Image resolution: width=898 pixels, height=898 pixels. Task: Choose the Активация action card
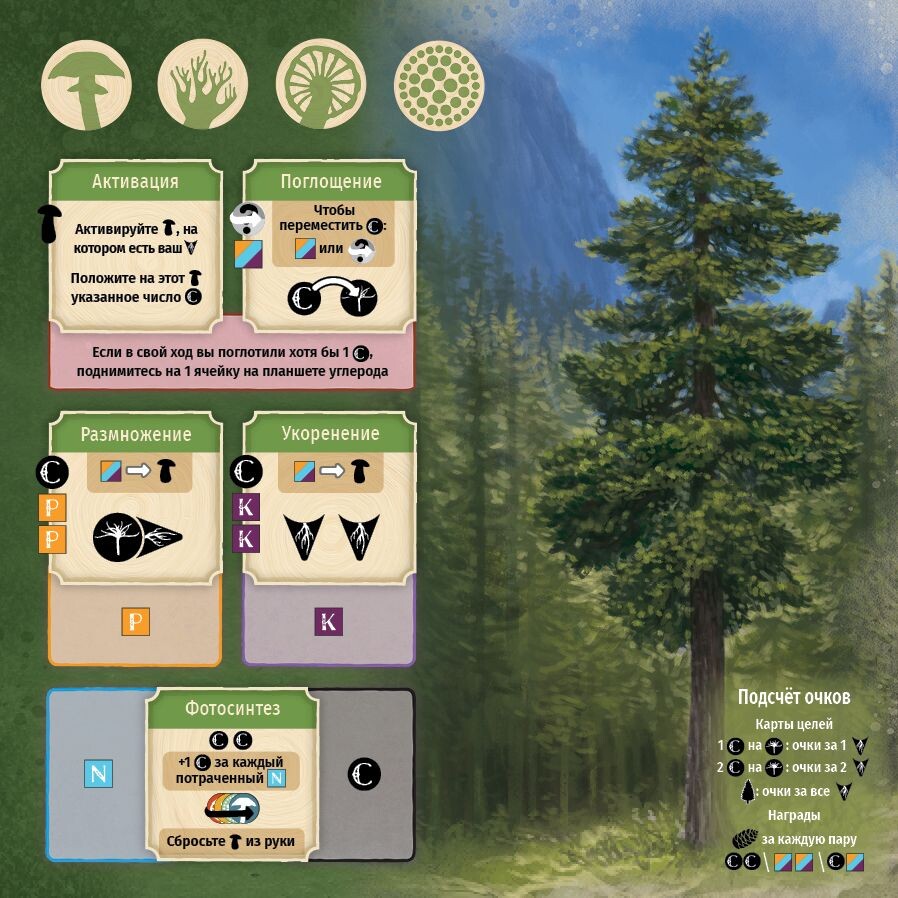tap(135, 245)
